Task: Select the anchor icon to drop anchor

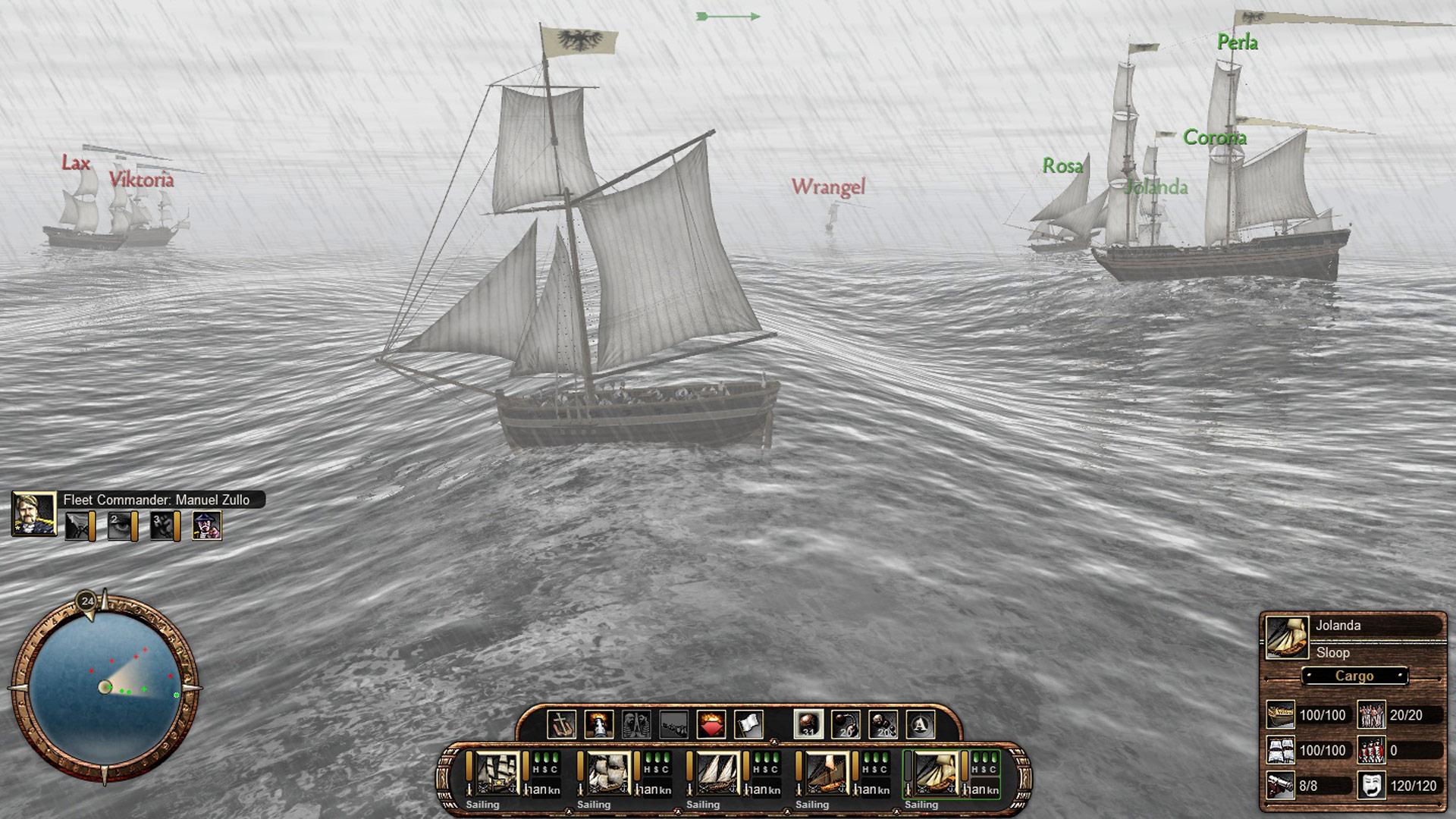Action: pyautogui.click(x=562, y=724)
